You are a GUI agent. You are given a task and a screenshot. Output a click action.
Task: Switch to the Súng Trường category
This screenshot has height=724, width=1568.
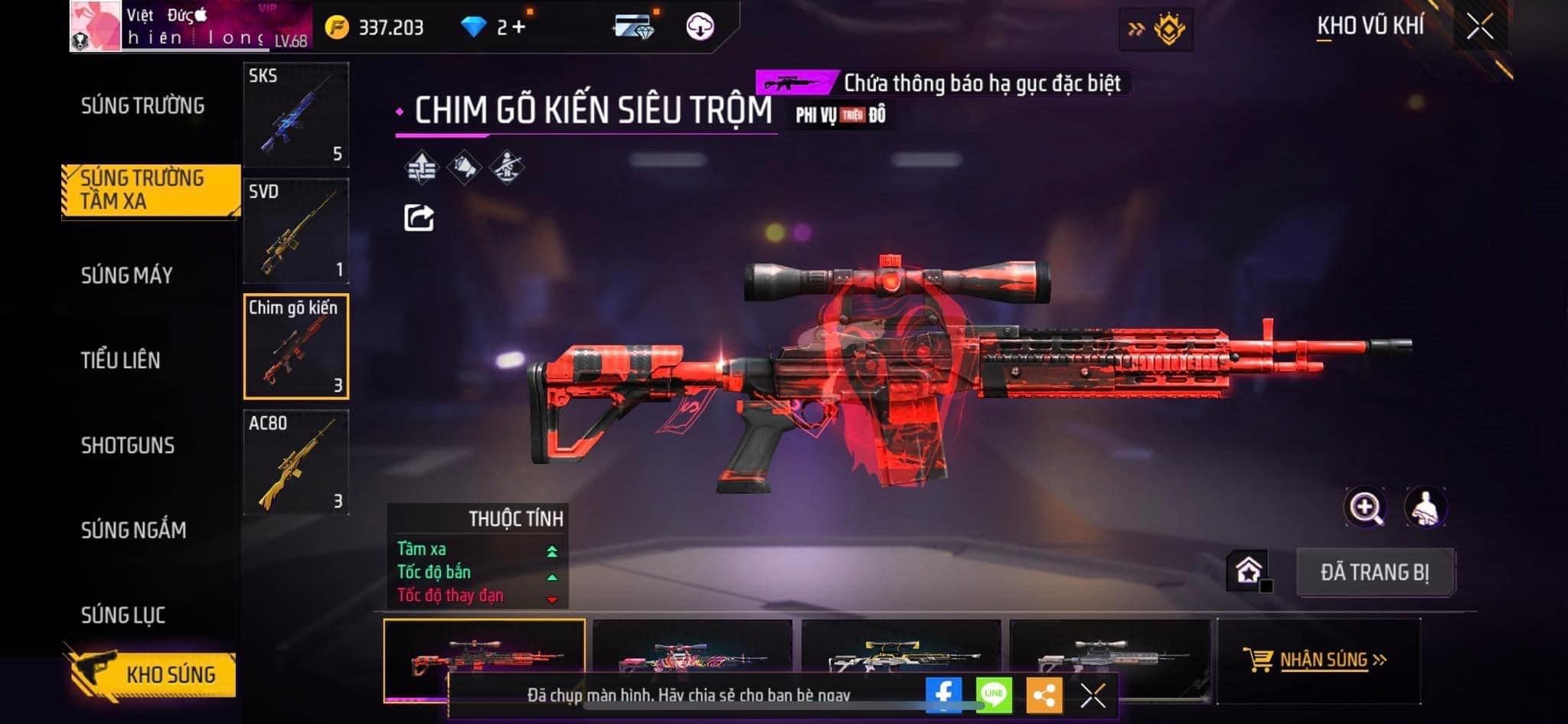pos(143,106)
